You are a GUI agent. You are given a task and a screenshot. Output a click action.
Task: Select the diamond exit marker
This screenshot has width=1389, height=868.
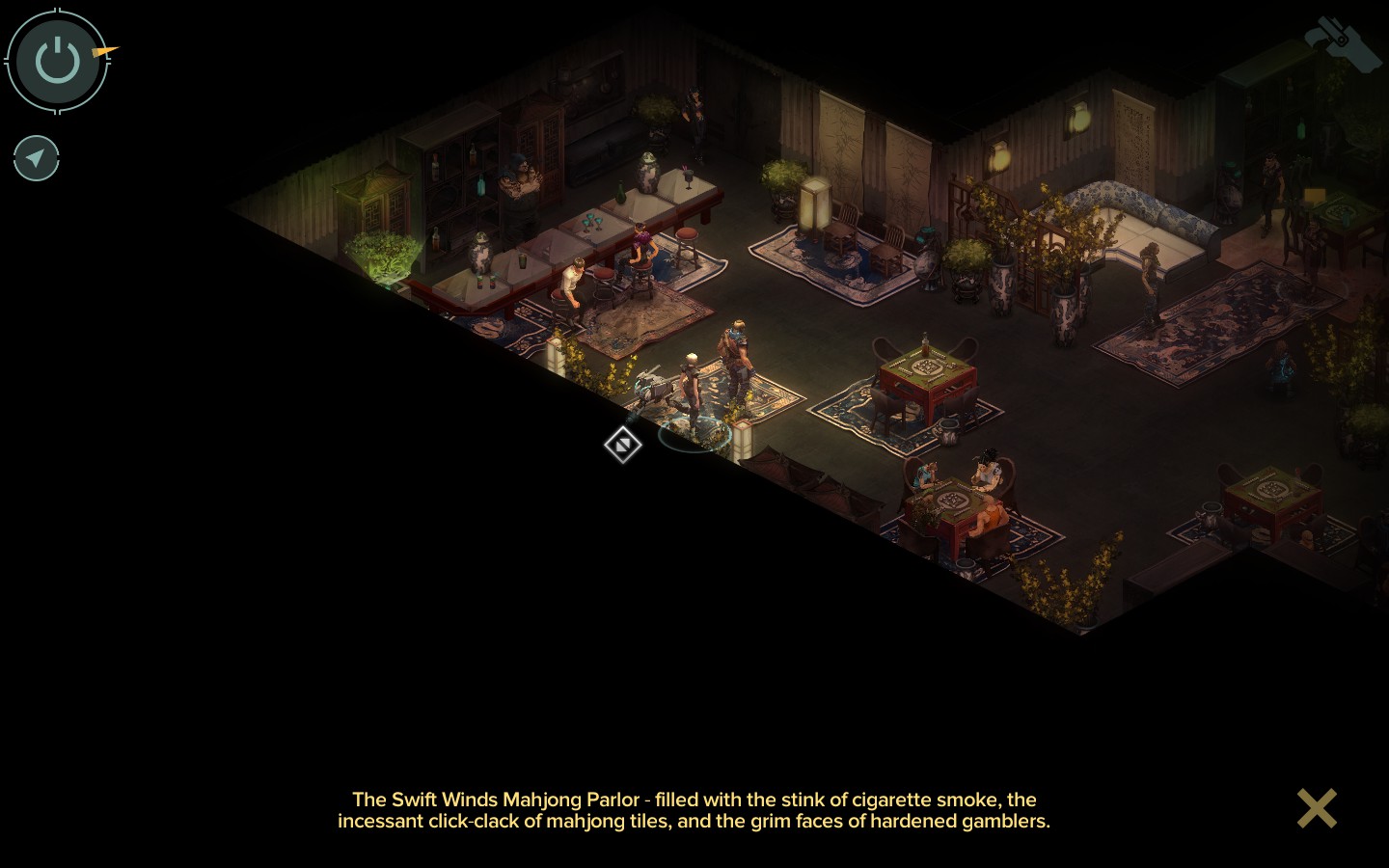pyautogui.click(x=623, y=445)
